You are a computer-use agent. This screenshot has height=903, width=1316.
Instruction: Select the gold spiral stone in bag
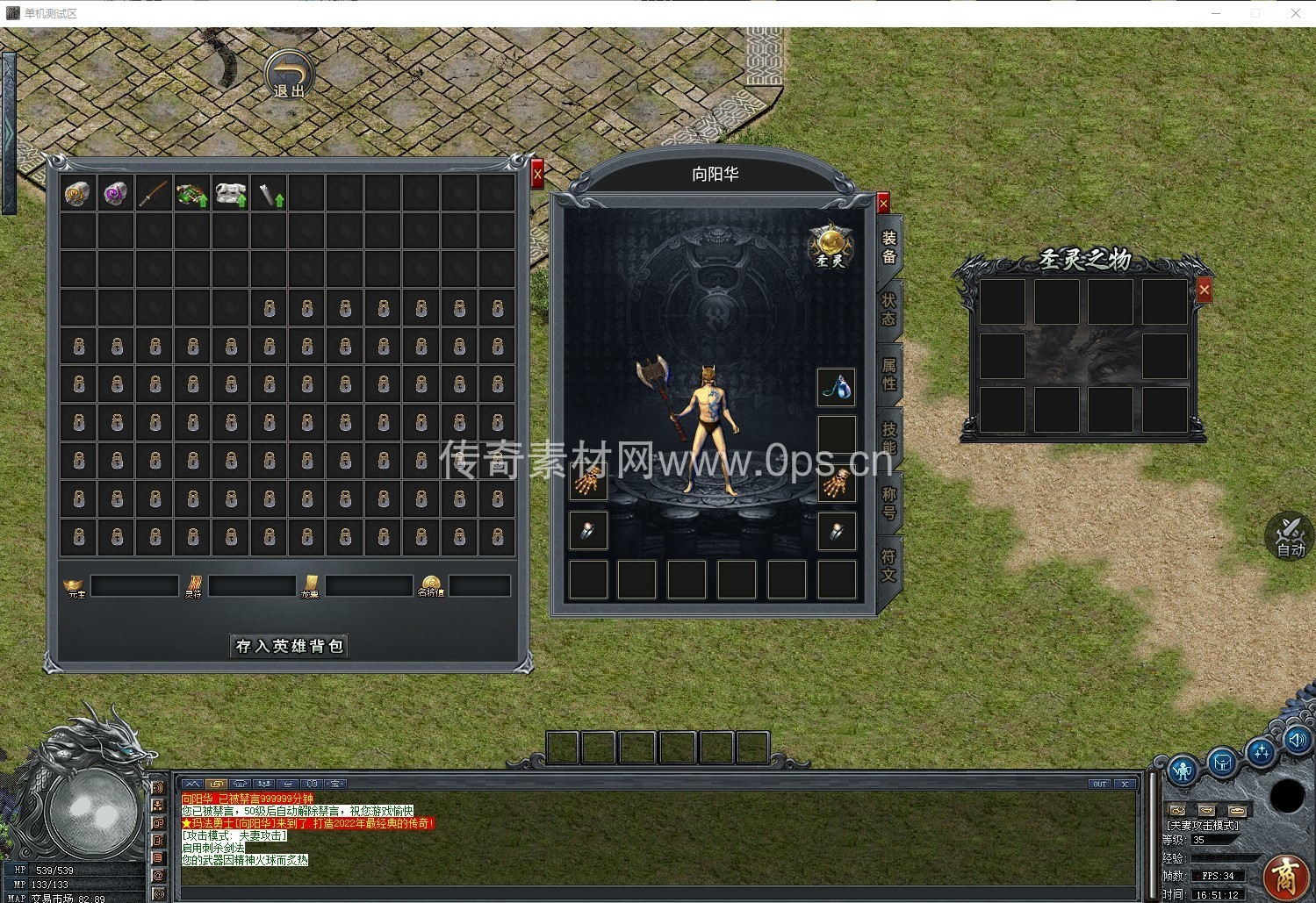(78, 194)
